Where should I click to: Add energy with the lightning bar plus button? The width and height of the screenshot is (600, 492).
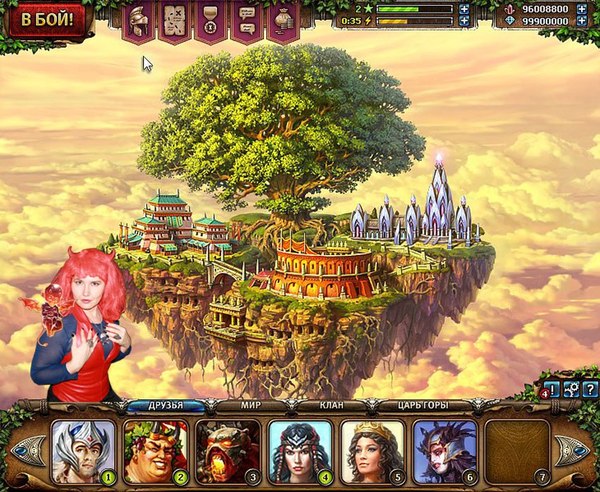pos(464,20)
